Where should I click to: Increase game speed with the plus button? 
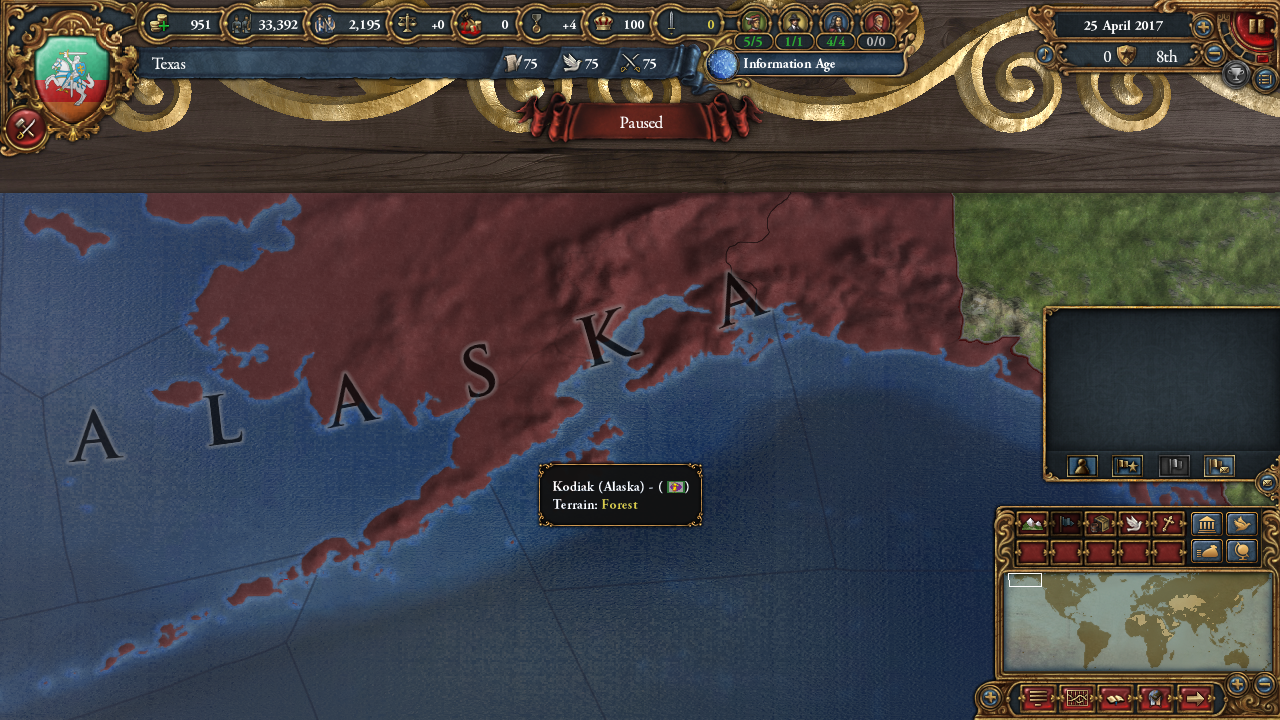(1202, 26)
